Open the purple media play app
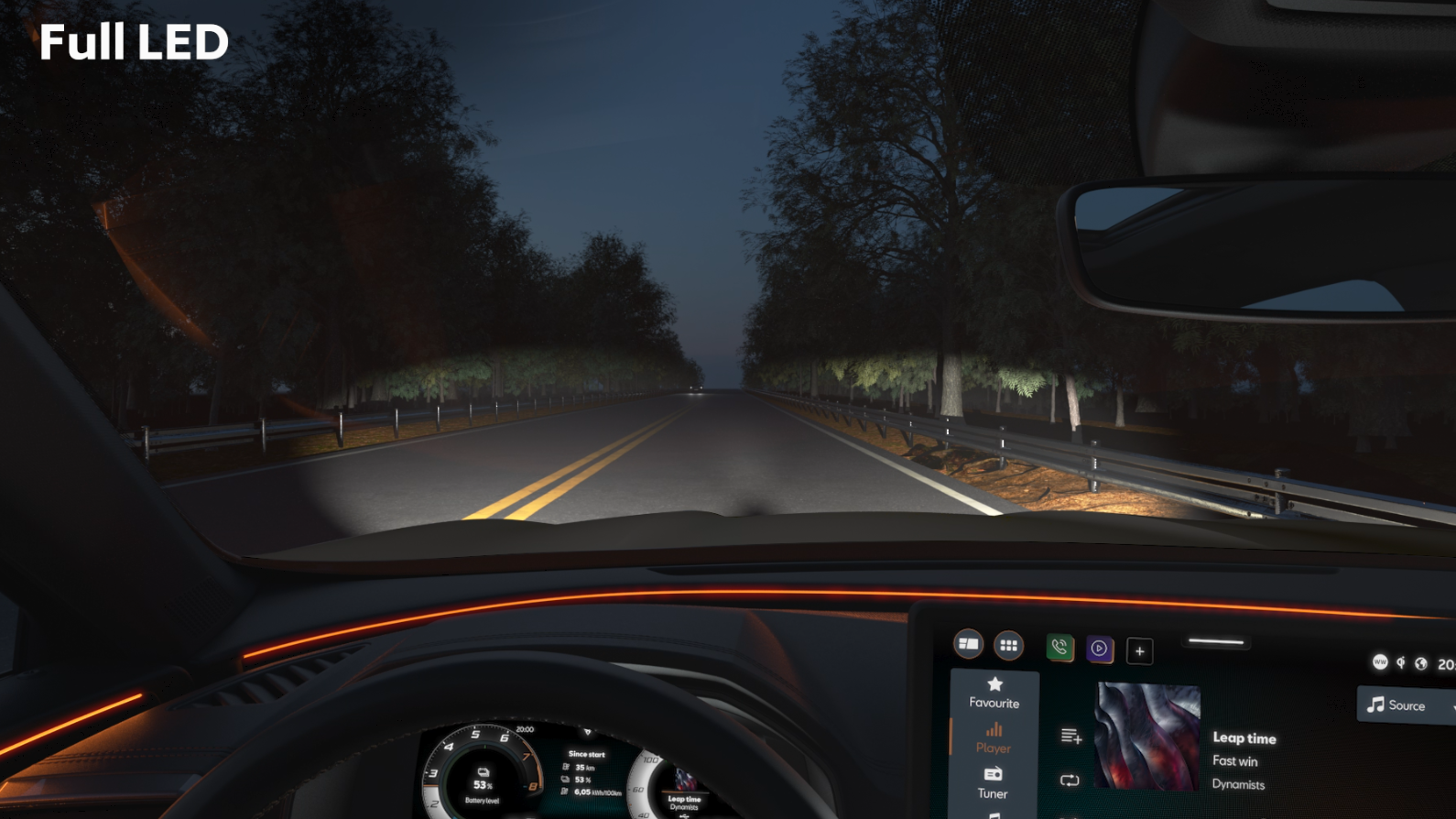The image size is (1456, 819). coord(1100,649)
